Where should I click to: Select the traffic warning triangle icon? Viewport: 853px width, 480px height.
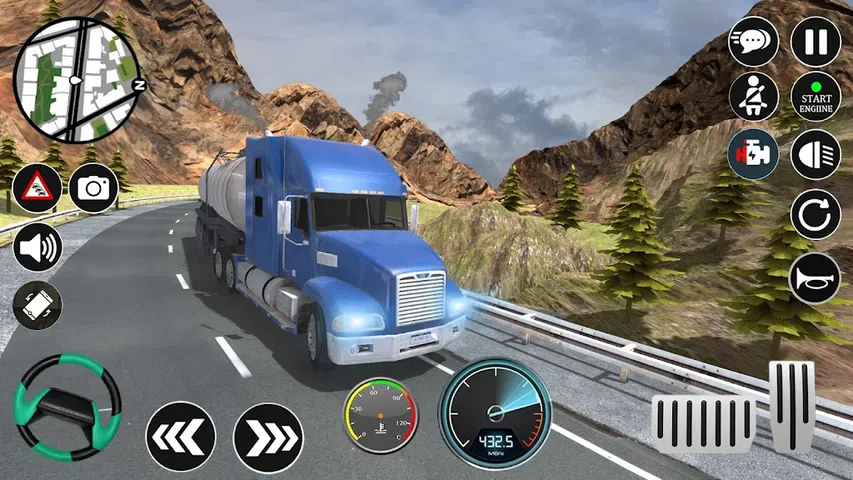pos(37,188)
